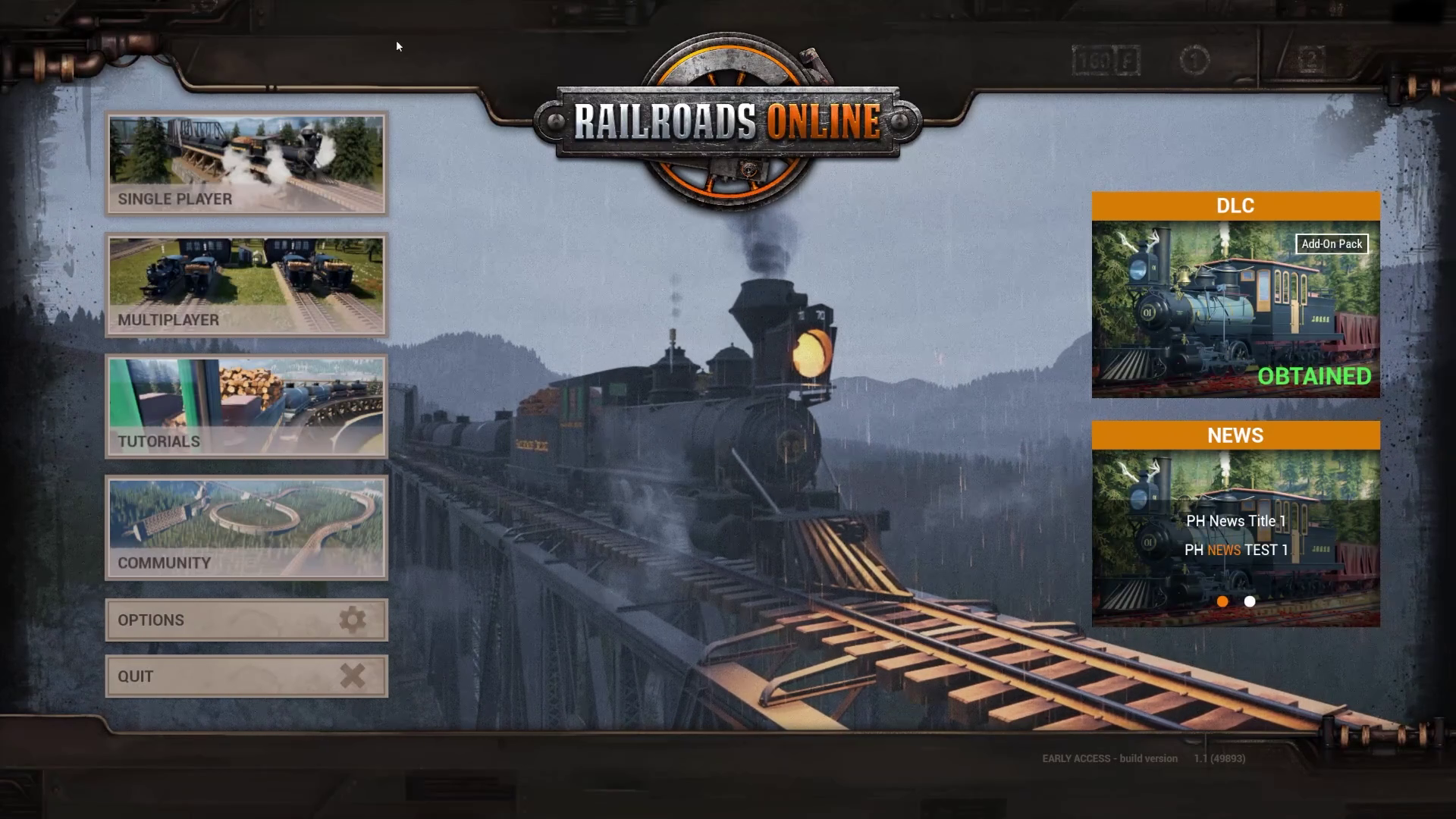The height and width of the screenshot is (819, 1456).
Task: Open the DLC panel header
Action: pos(1235,206)
